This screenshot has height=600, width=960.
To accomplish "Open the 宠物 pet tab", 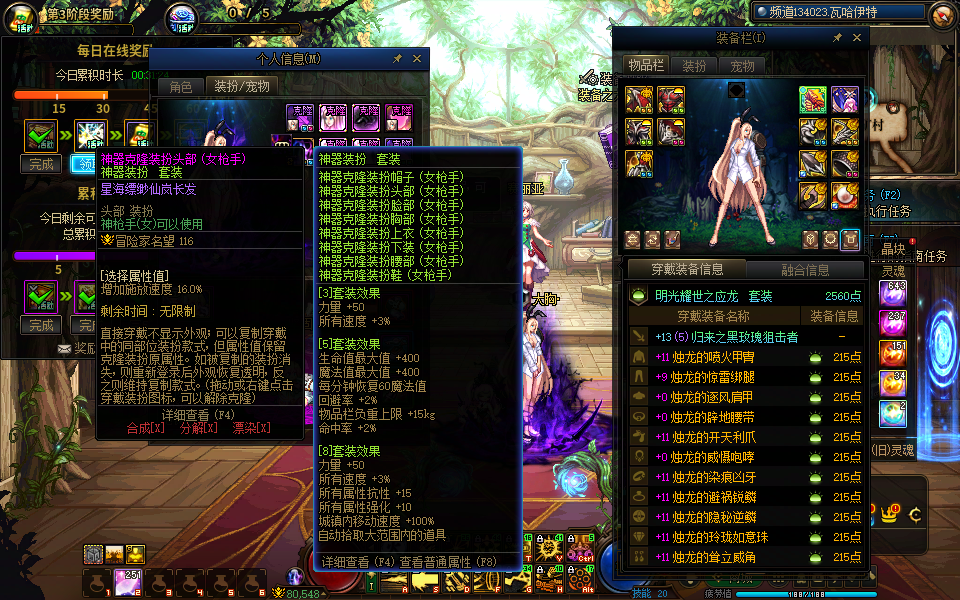I will pos(742,66).
